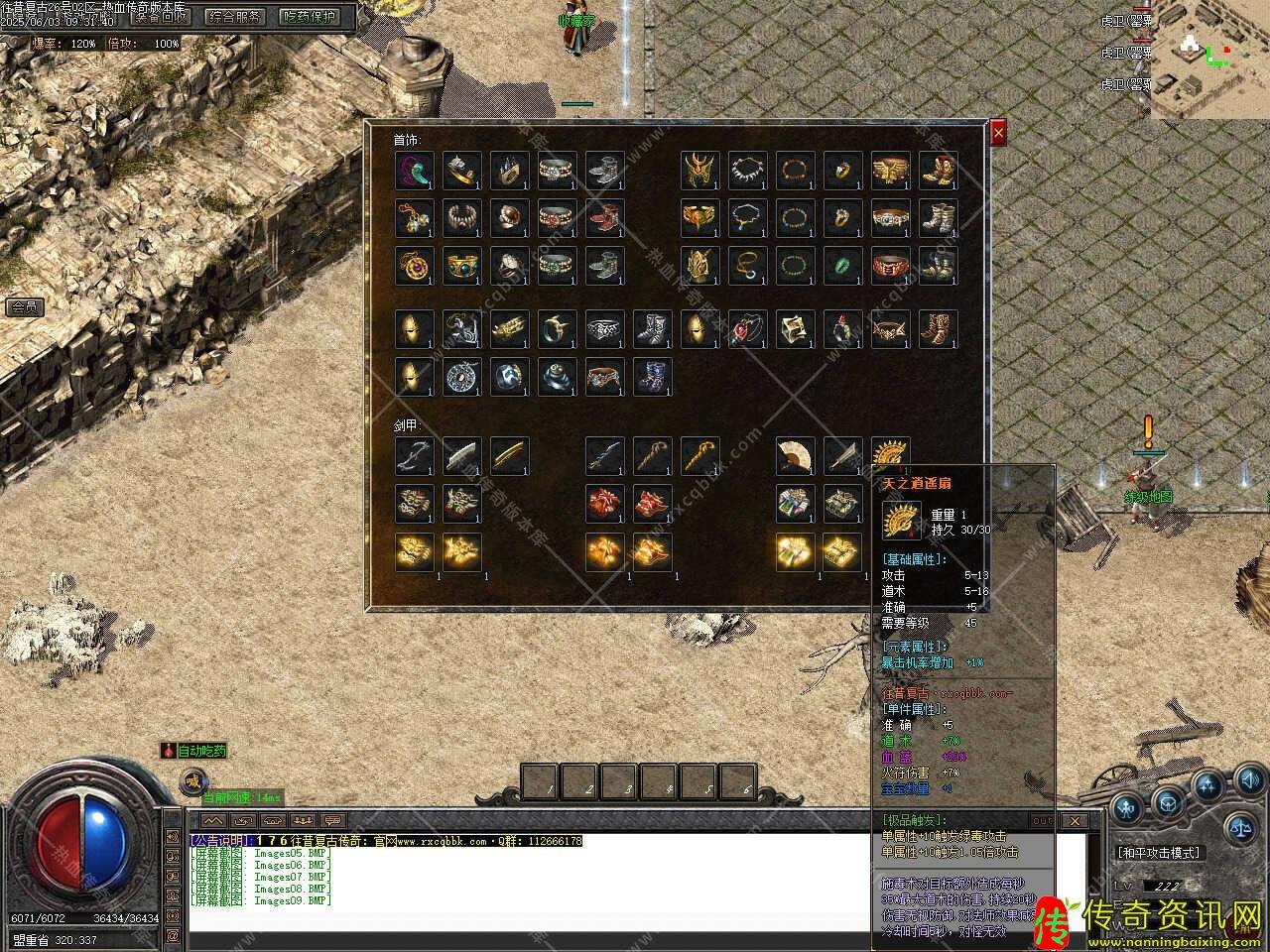The height and width of the screenshot is (952, 1270).
Task: Select the golden horned helmet
Action: click(700, 171)
